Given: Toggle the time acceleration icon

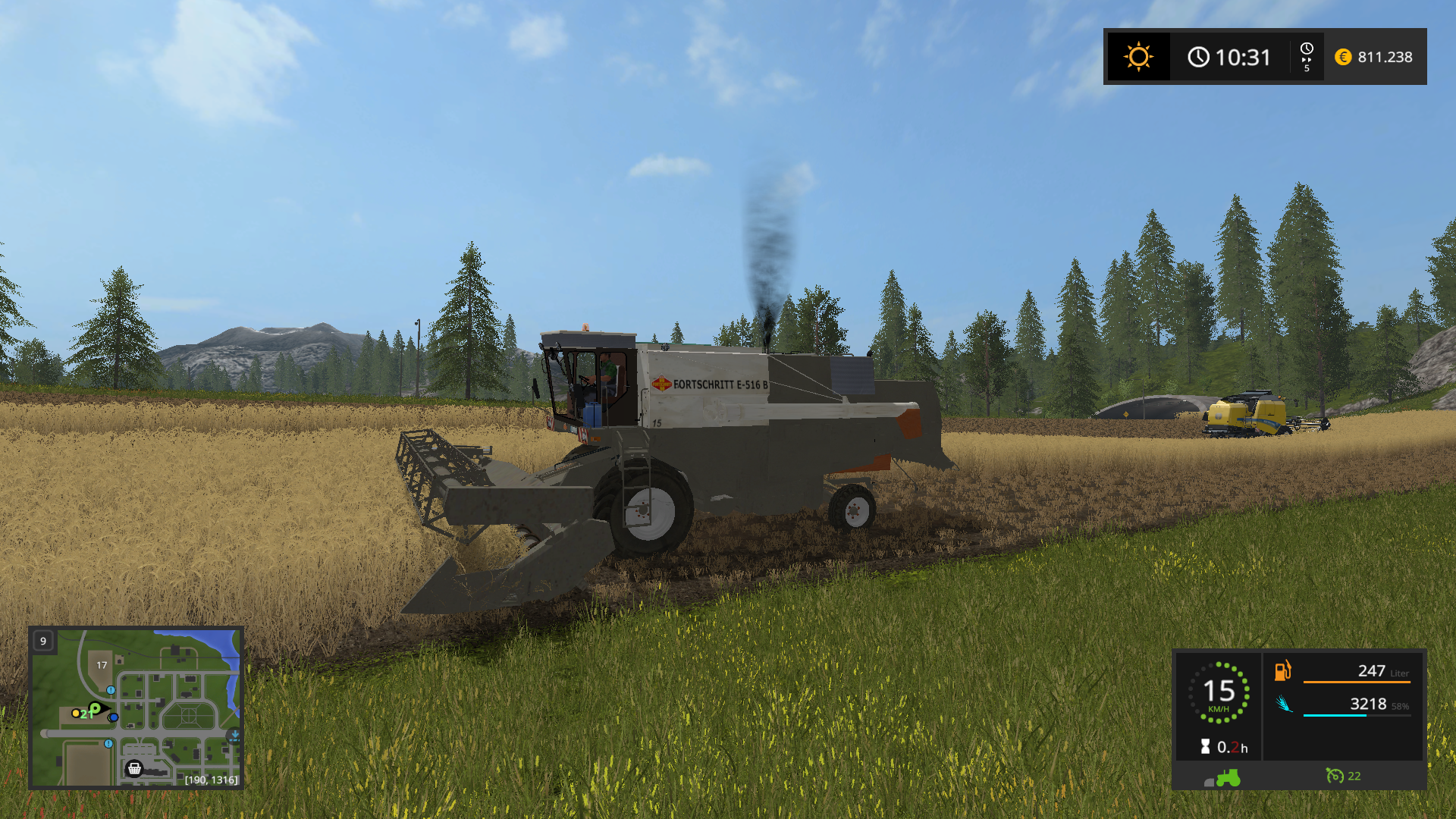Looking at the screenshot, I should pos(1307,57).
